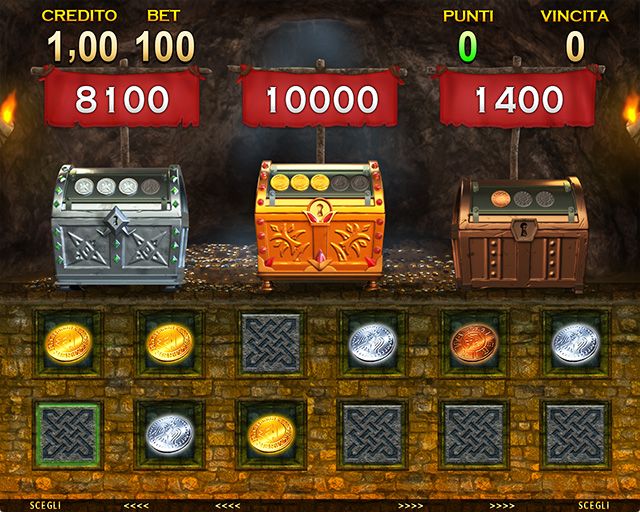Pick the bronze coin tile
640x512 pixels.
tap(474, 343)
